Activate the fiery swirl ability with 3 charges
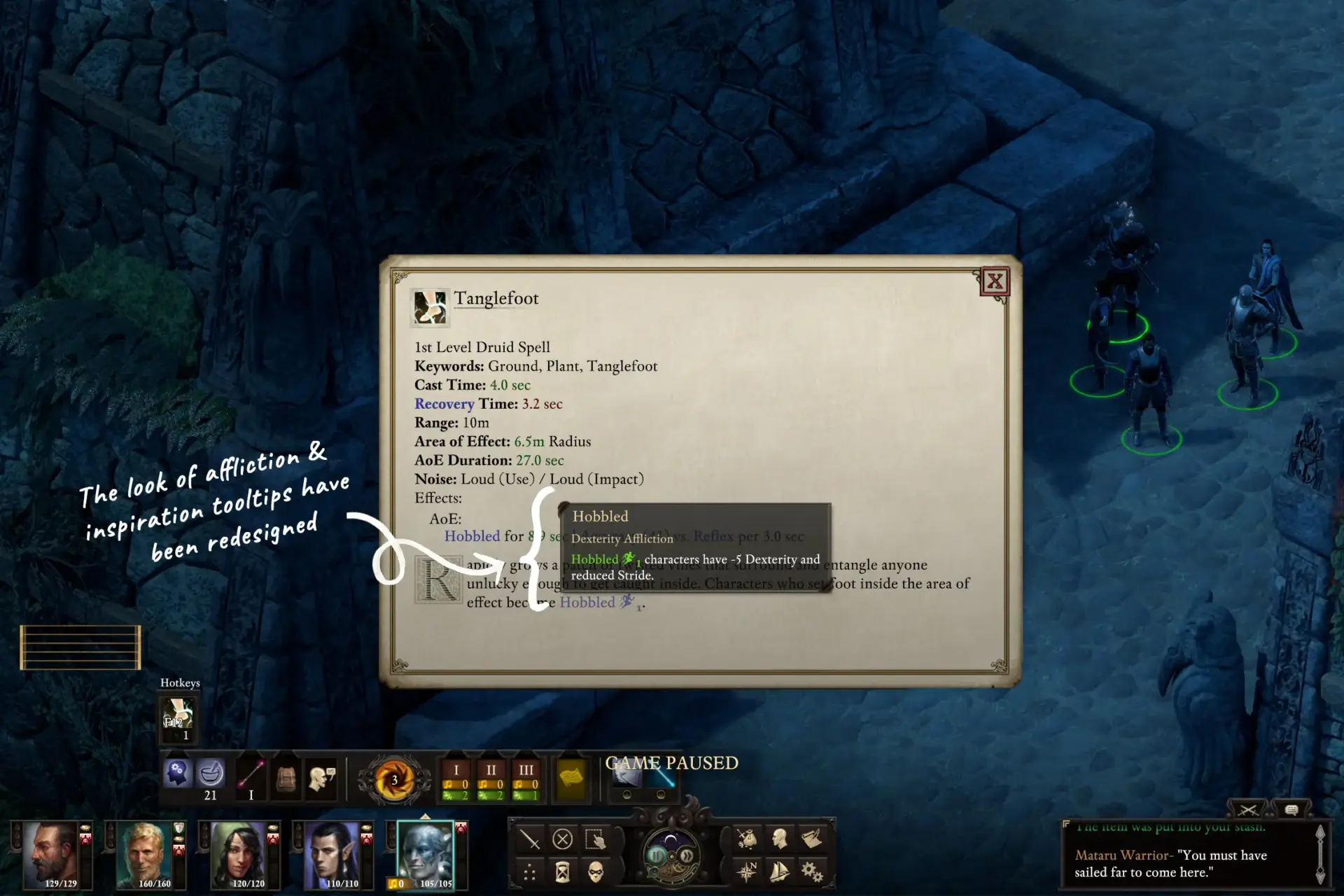Screen dimensions: 1344x896 point(394,780)
